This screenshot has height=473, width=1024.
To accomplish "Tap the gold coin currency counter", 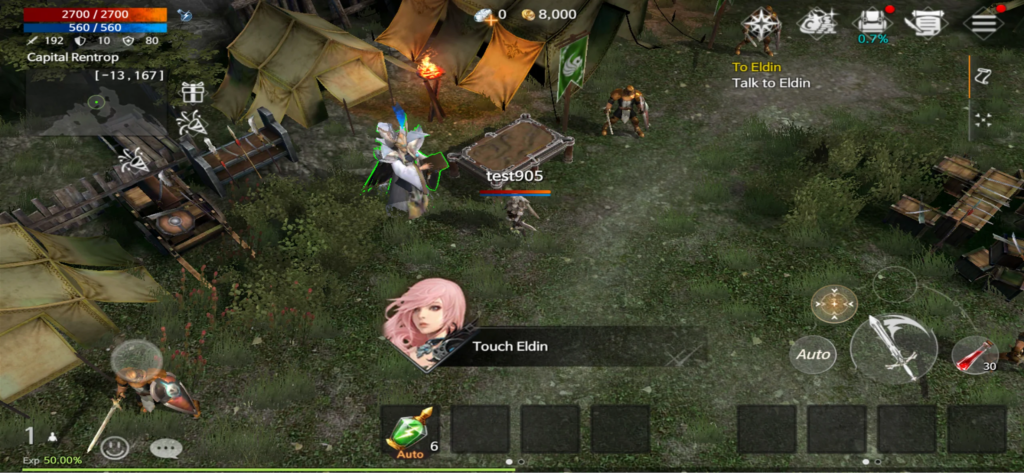I will [x=551, y=14].
